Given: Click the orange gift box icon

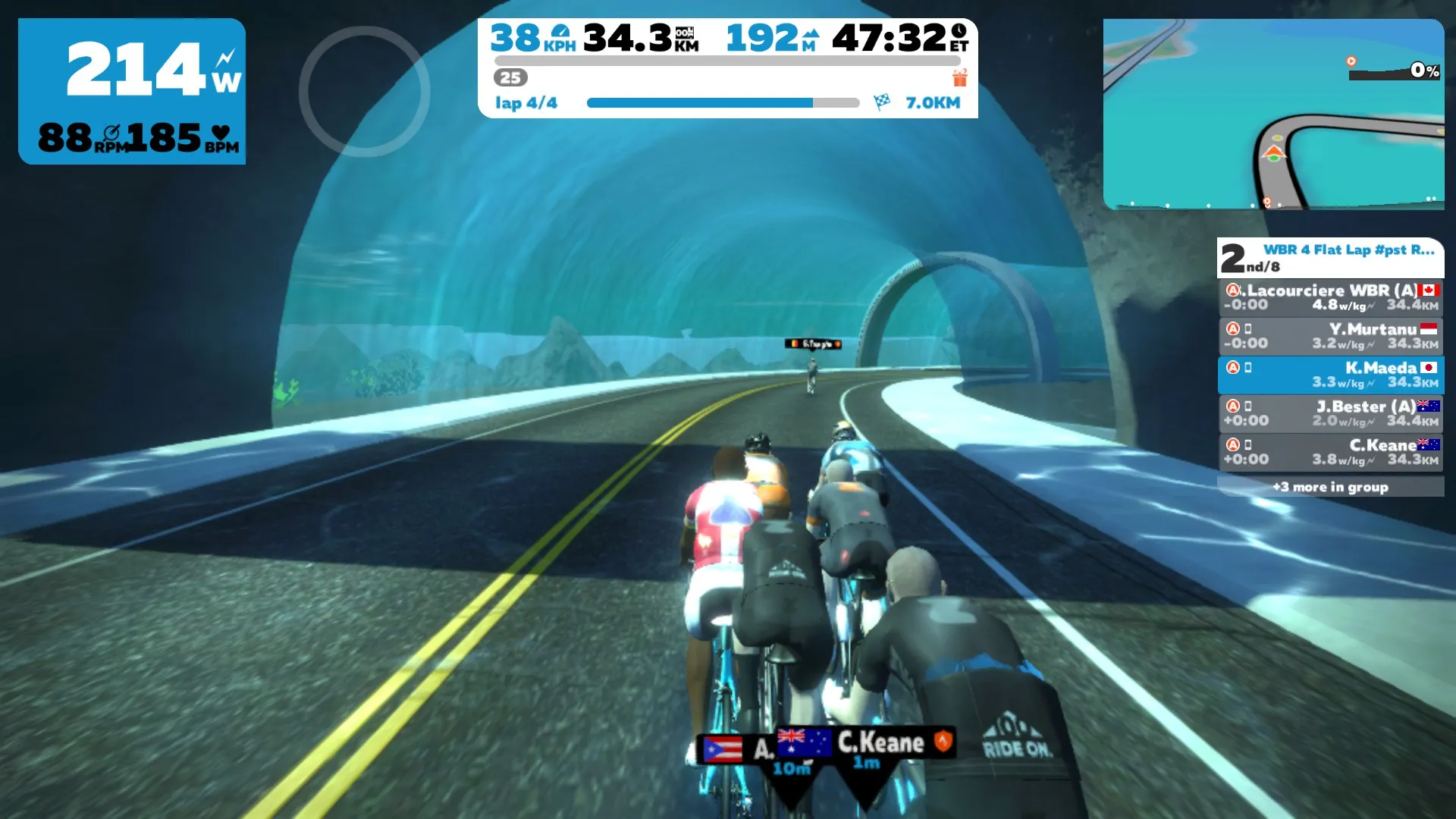Looking at the screenshot, I should coord(960,77).
